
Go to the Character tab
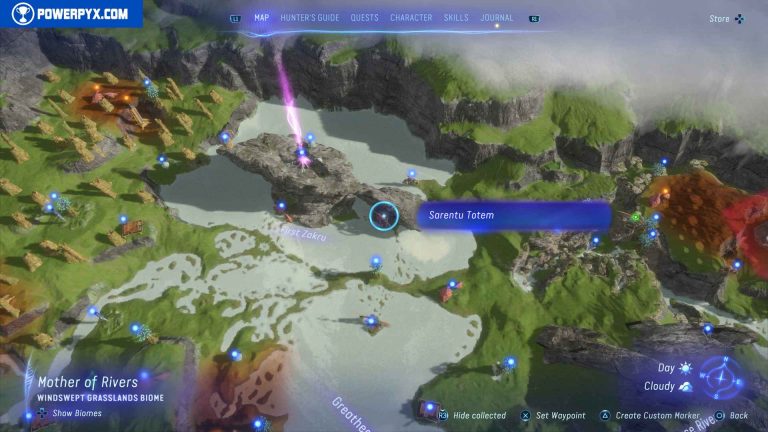[x=411, y=18]
